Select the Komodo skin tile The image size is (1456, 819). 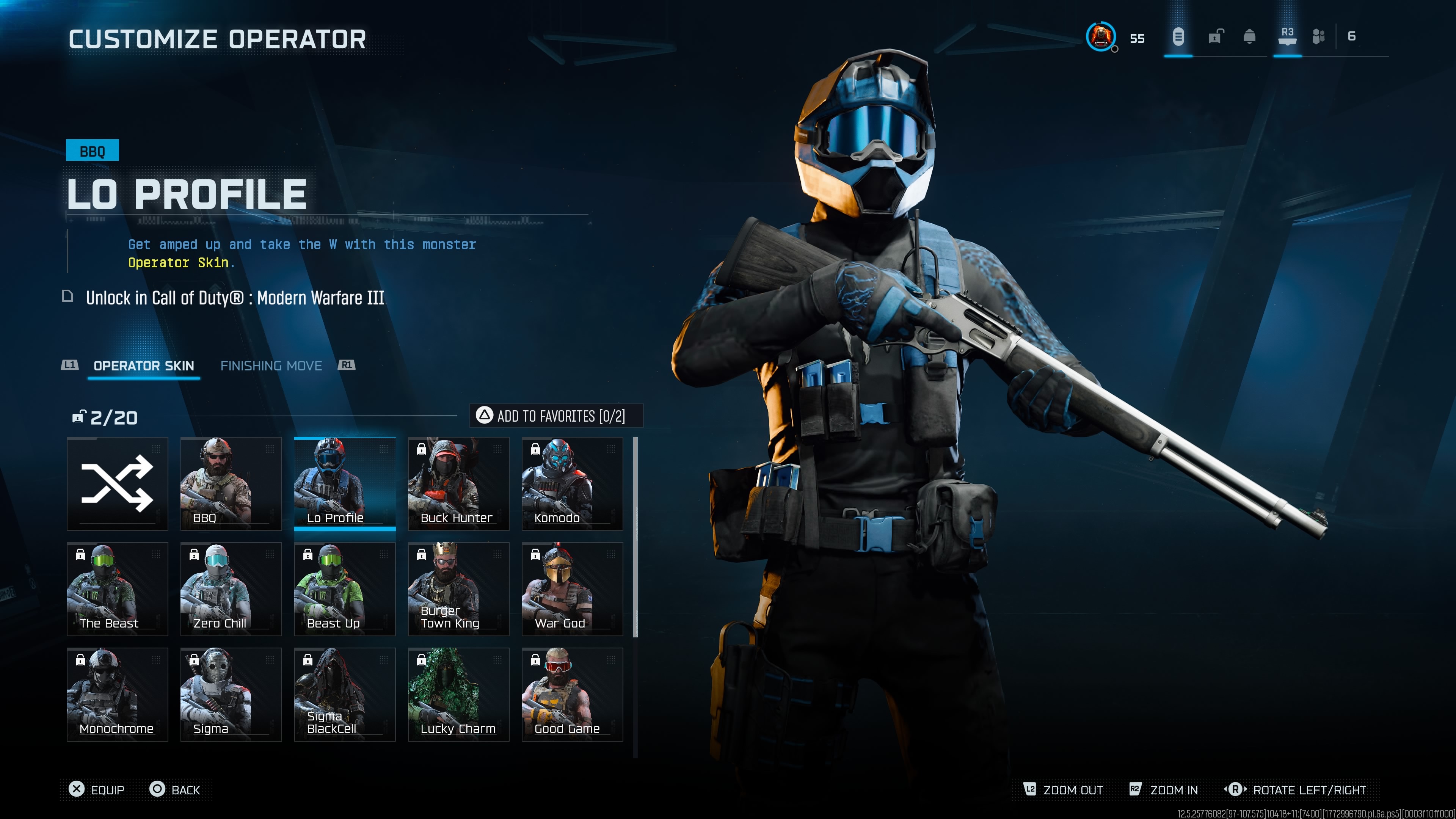point(572,483)
